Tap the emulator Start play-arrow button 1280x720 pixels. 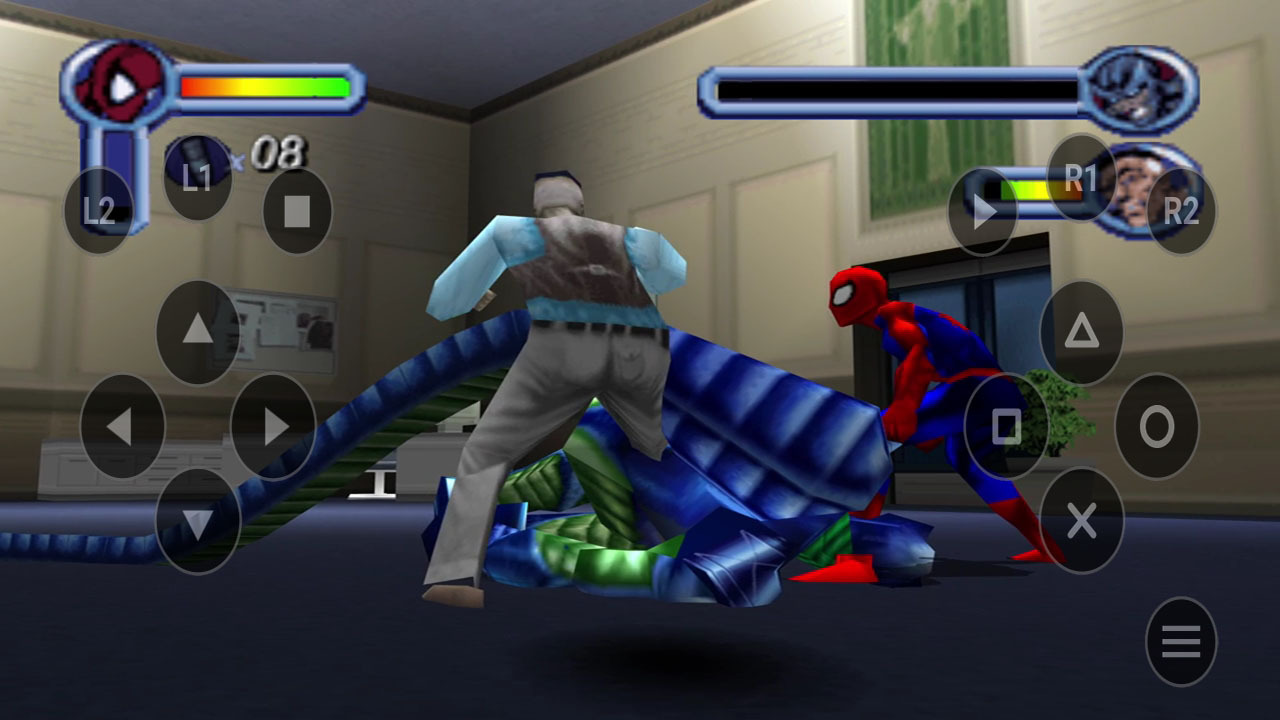point(983,211)
